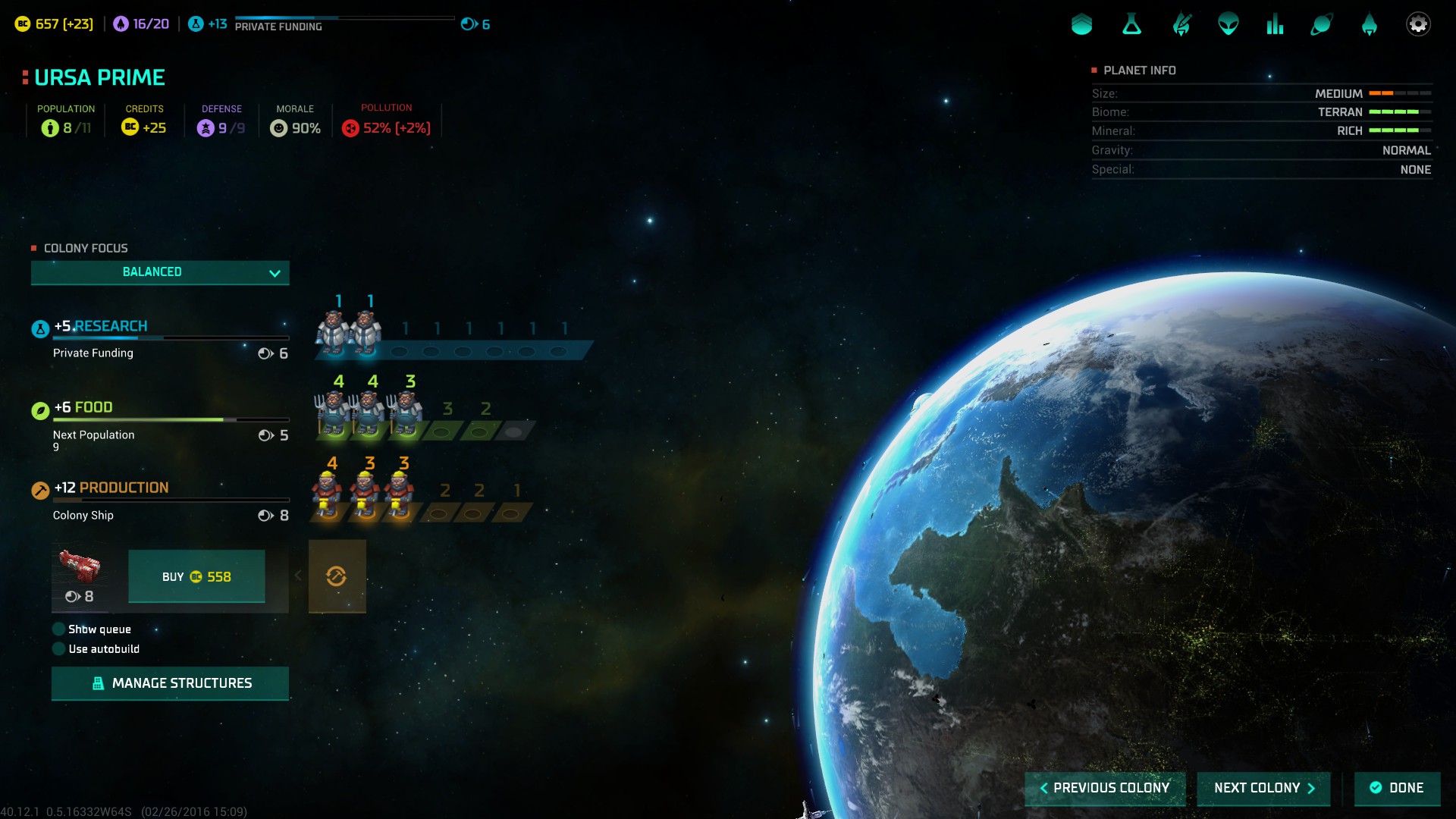1456x819 pixels.
Task: Enable Use autobuild
Action: [x=59, y=649]
